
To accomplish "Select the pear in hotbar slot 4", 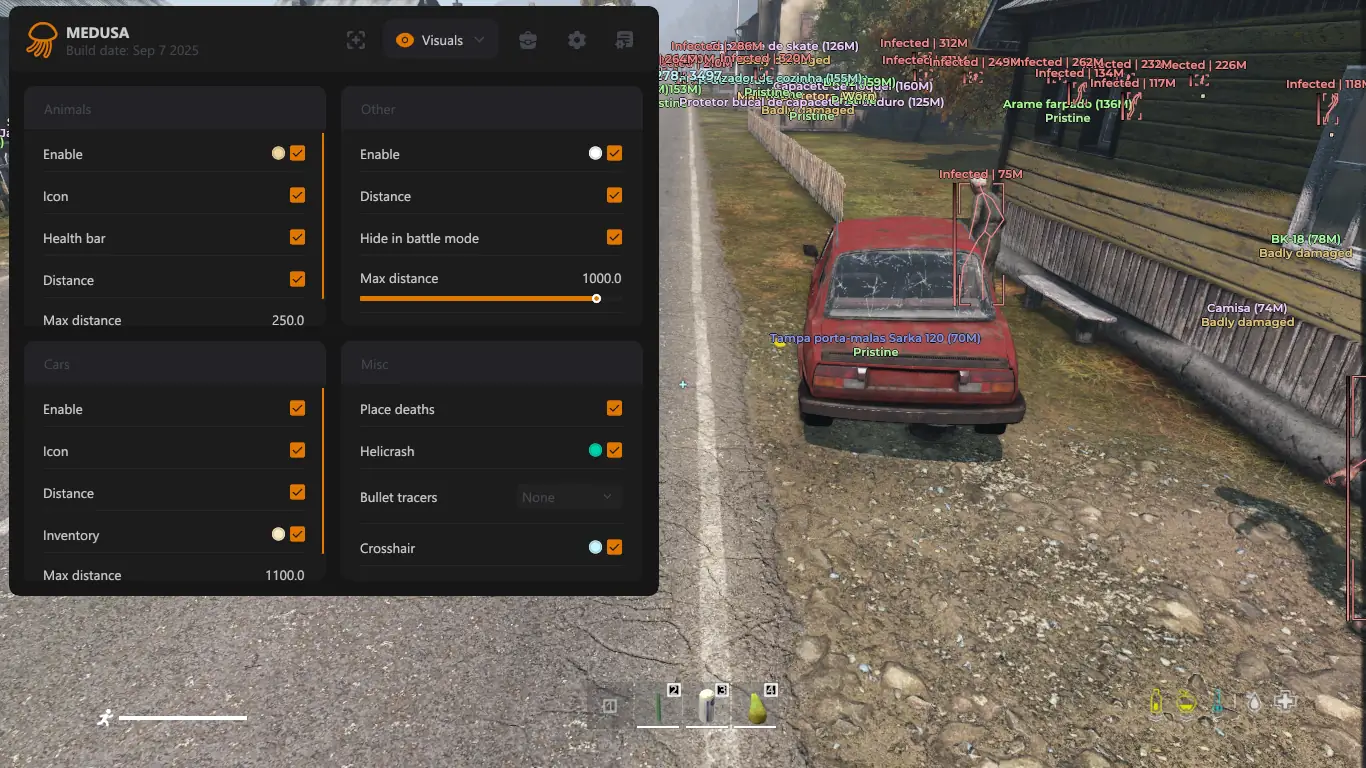I will pos(757,708).
